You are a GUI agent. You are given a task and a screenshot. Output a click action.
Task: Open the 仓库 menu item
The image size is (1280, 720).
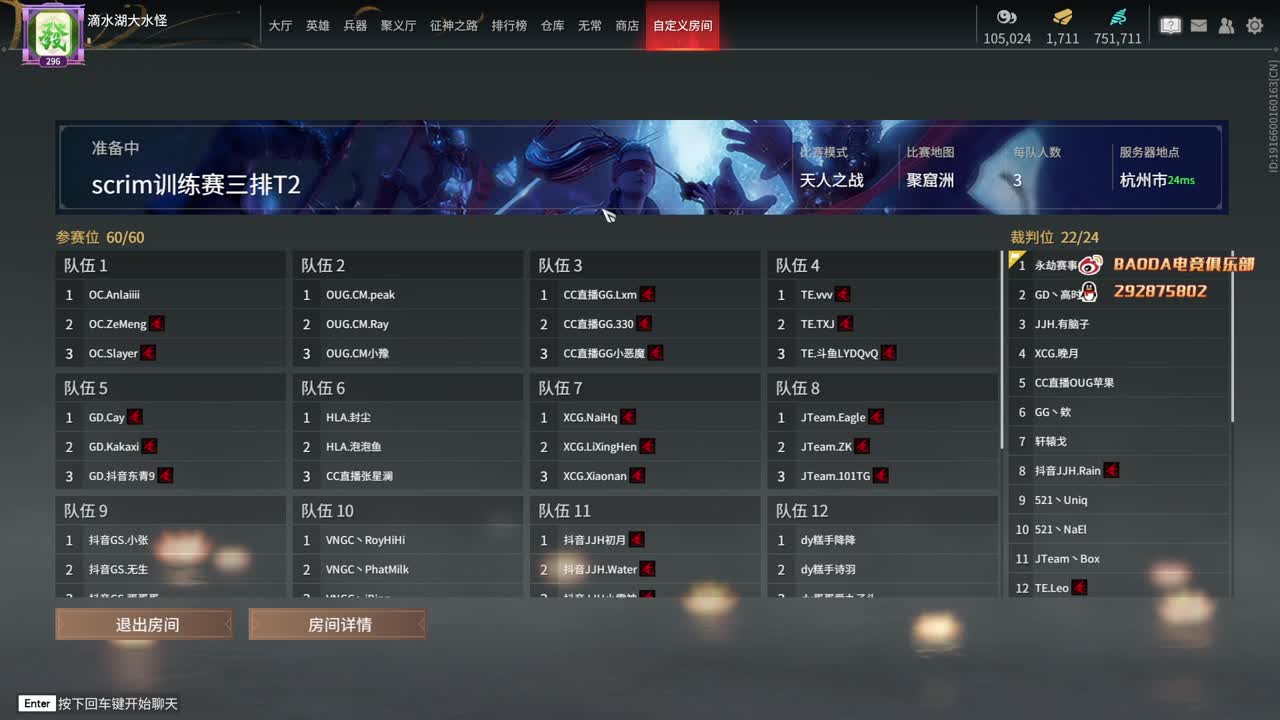[552, 26]
